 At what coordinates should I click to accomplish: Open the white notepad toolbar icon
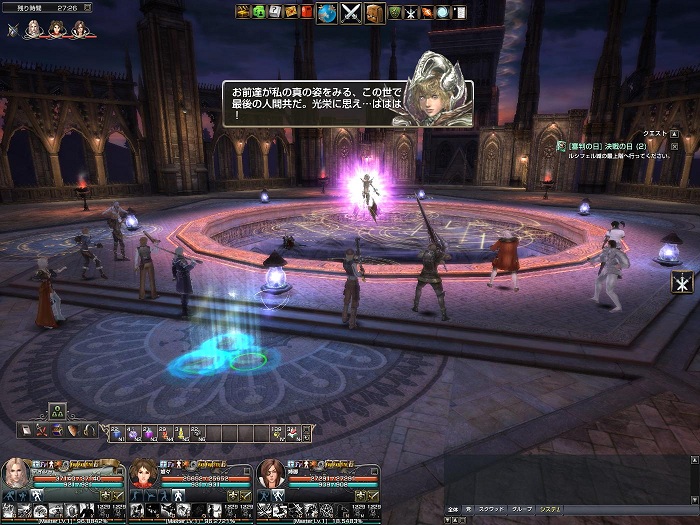coord(458,12)
